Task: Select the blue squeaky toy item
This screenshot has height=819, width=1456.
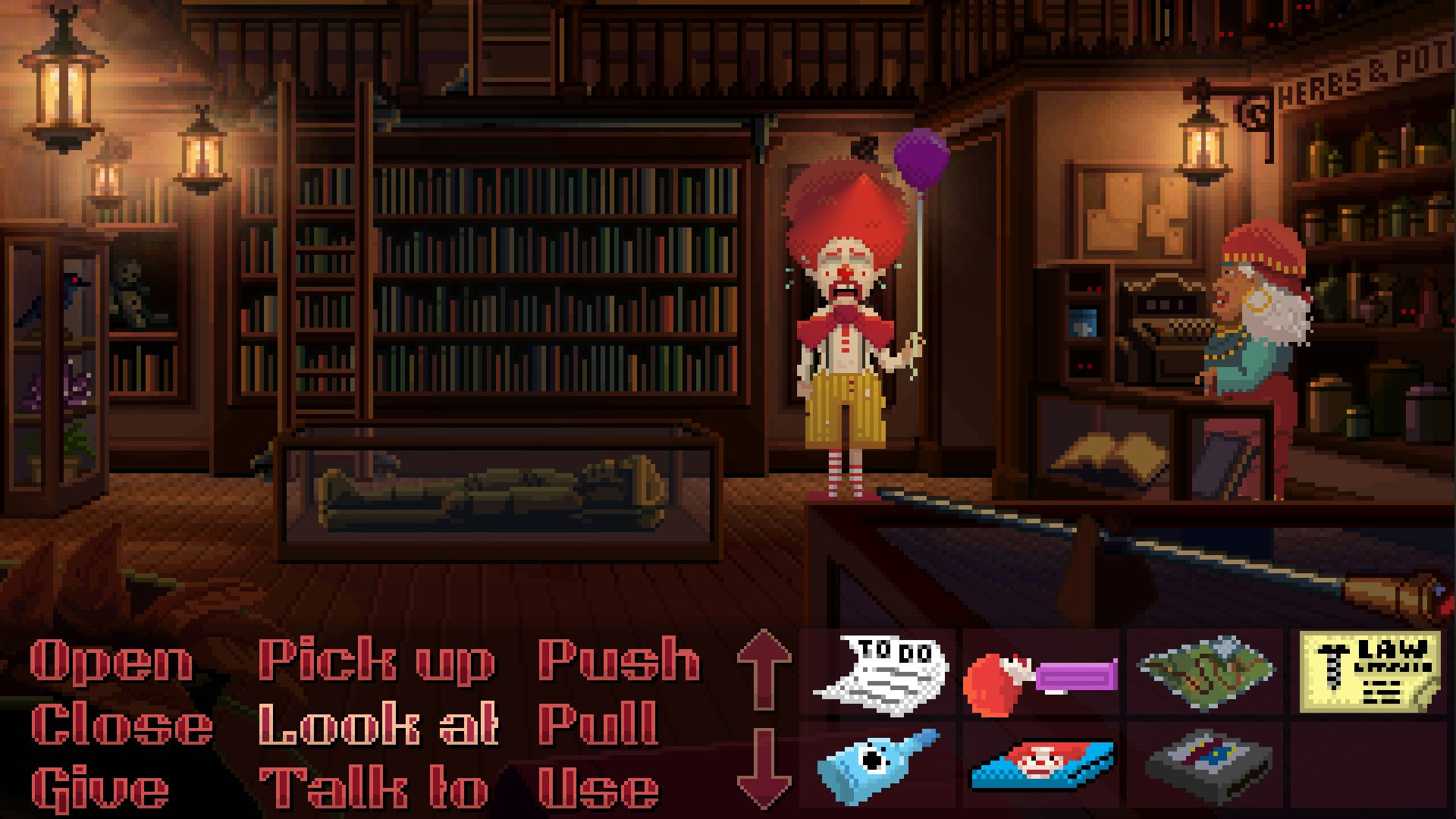Action: [880, 766]
